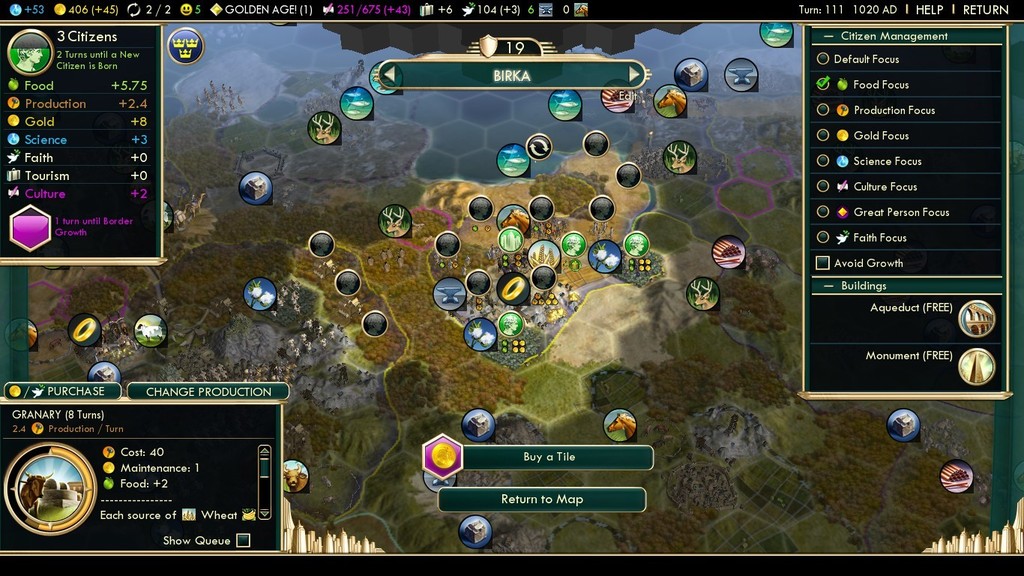Open the PURCHASE menu

tap(64, 391)
